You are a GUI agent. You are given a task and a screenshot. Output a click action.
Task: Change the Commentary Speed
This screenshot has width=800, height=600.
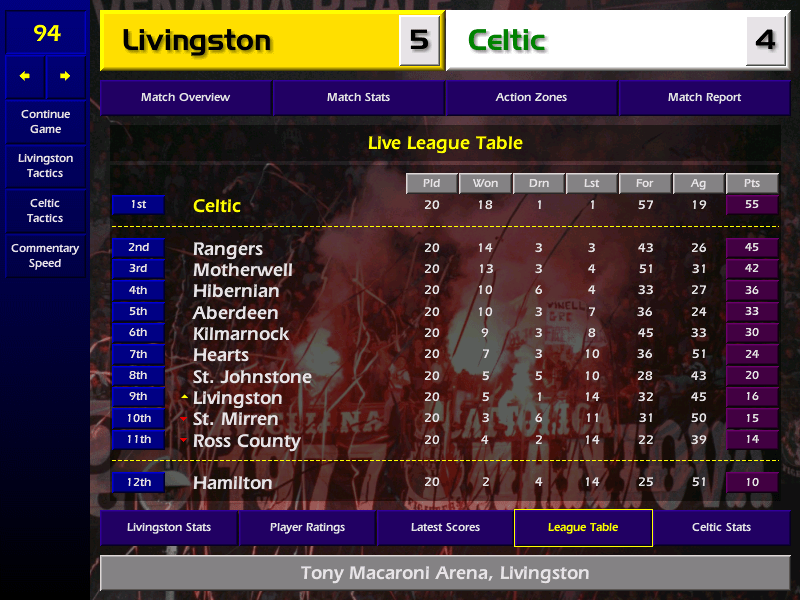click(45, 256)
